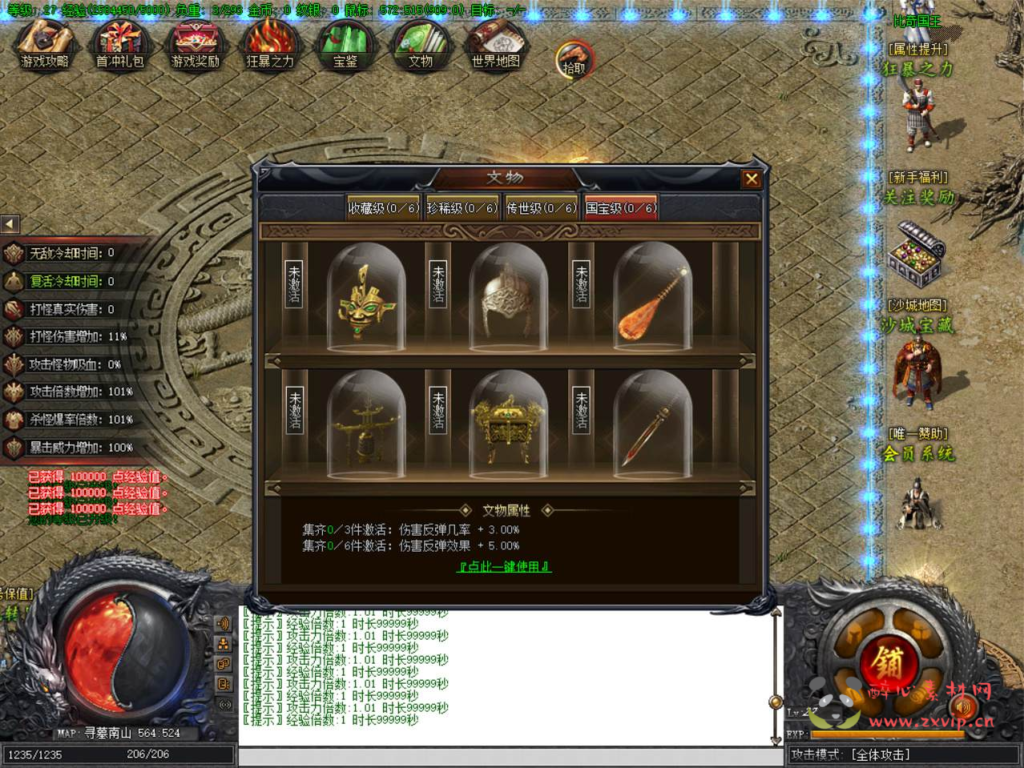
Task: Select the silver helmet relic
Action: click(508, 300)
